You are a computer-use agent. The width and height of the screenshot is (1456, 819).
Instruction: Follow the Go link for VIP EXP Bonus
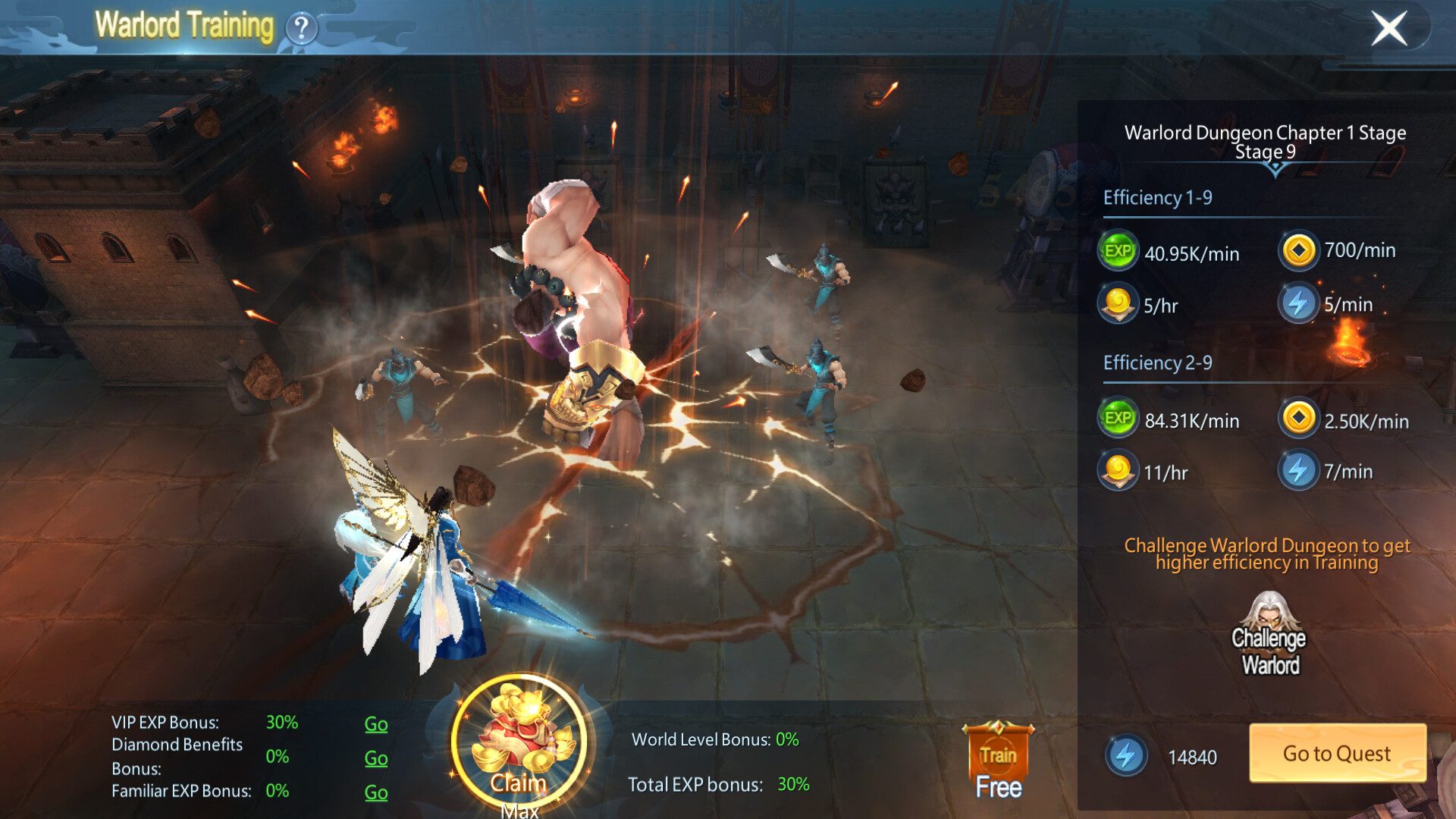[376, 723]
